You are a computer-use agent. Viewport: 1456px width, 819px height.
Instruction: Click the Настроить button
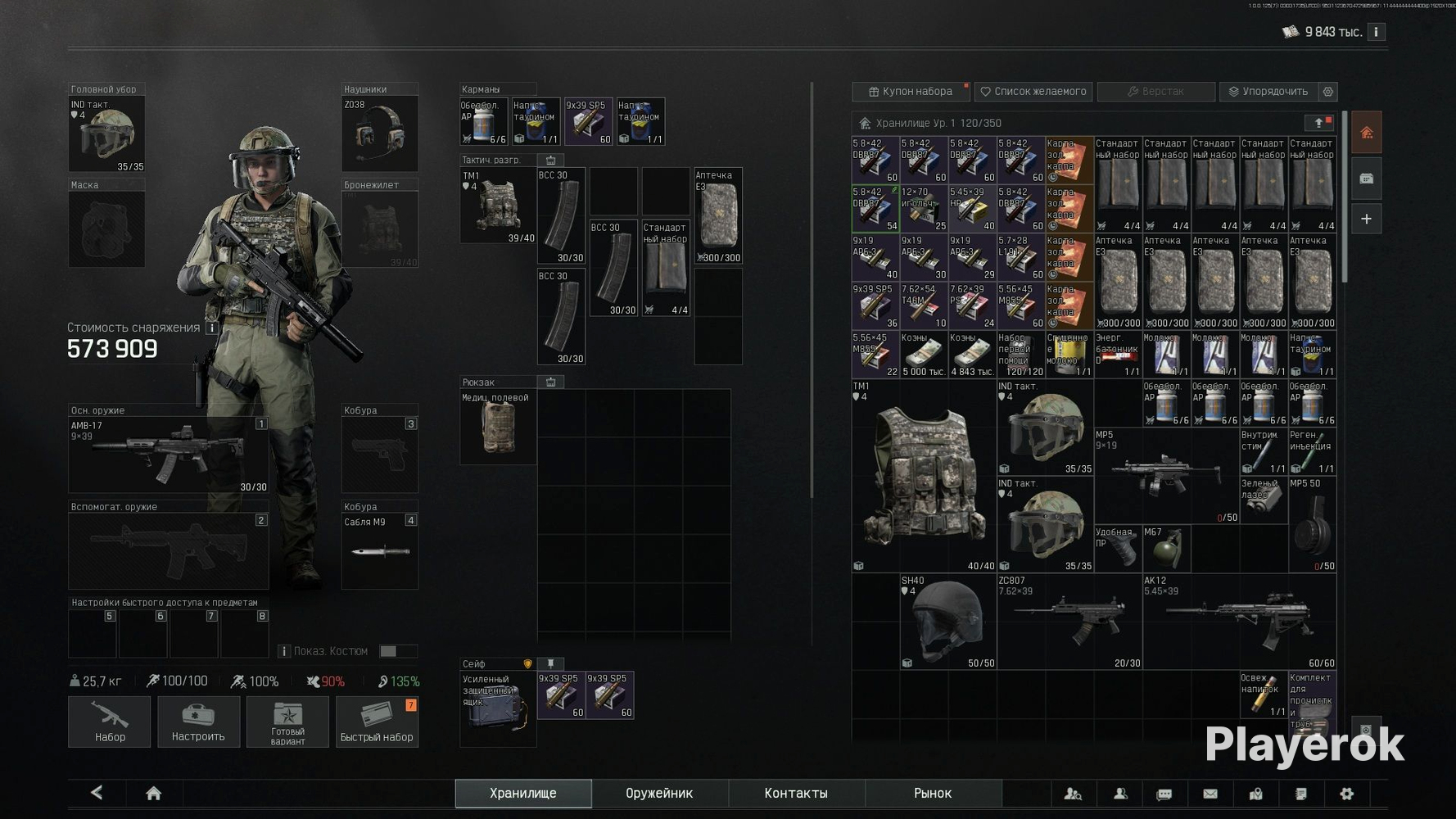pos(198,722)
